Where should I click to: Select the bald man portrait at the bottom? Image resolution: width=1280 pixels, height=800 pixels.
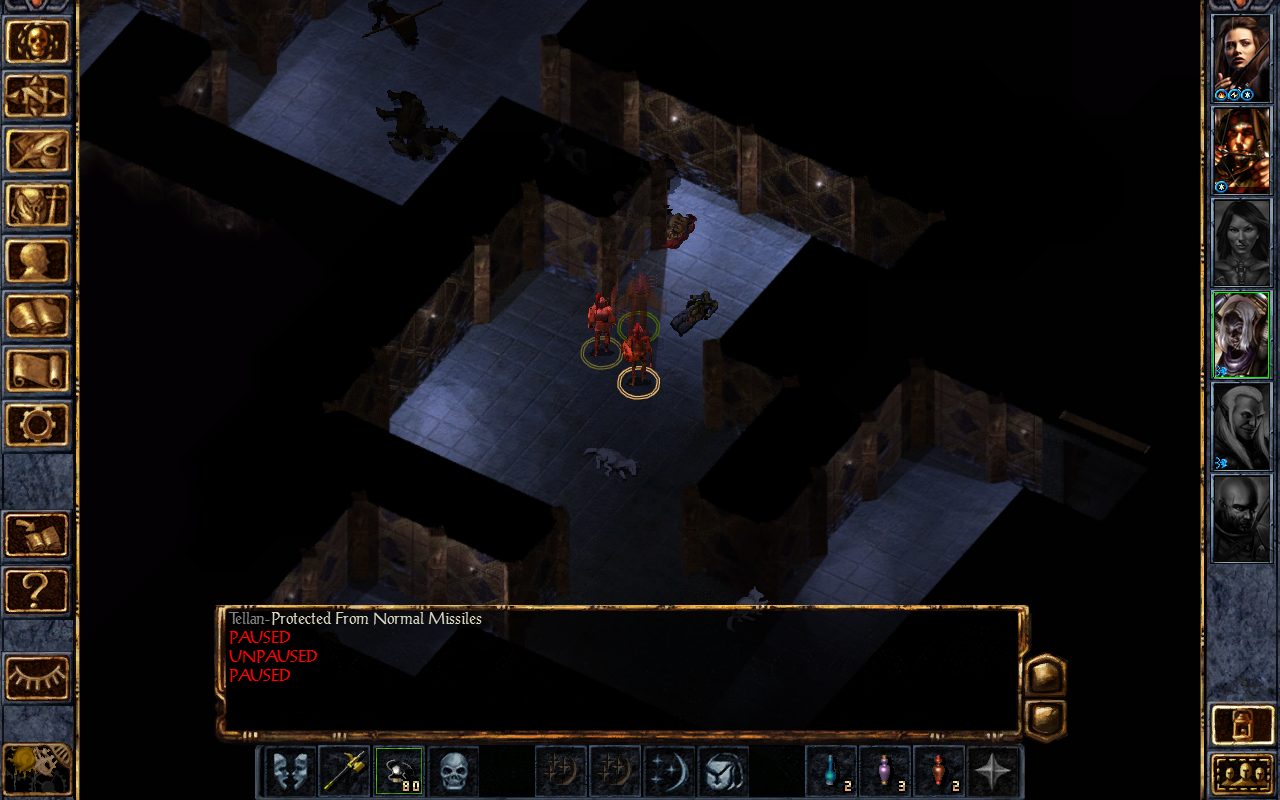pyautogui.click(x=1240, y=518)
